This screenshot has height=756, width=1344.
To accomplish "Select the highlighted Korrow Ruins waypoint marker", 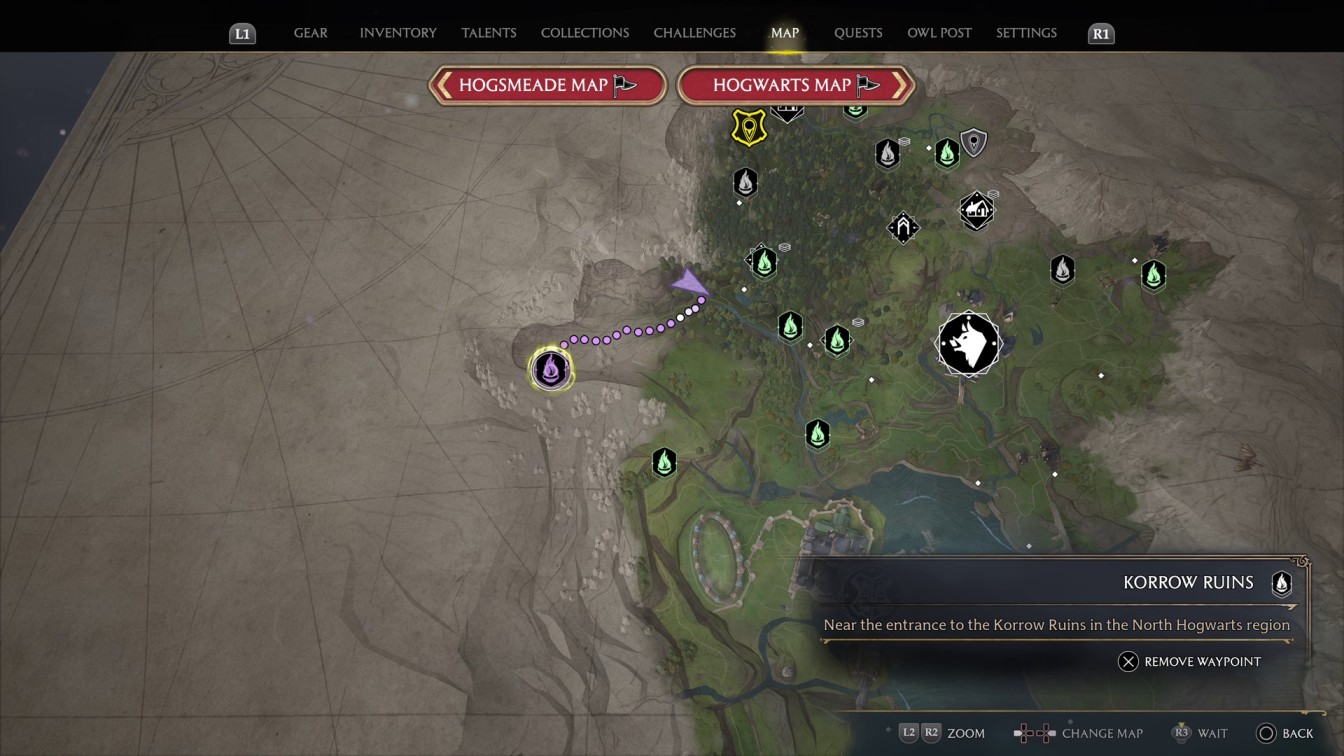I will click(x=550, y=368).
